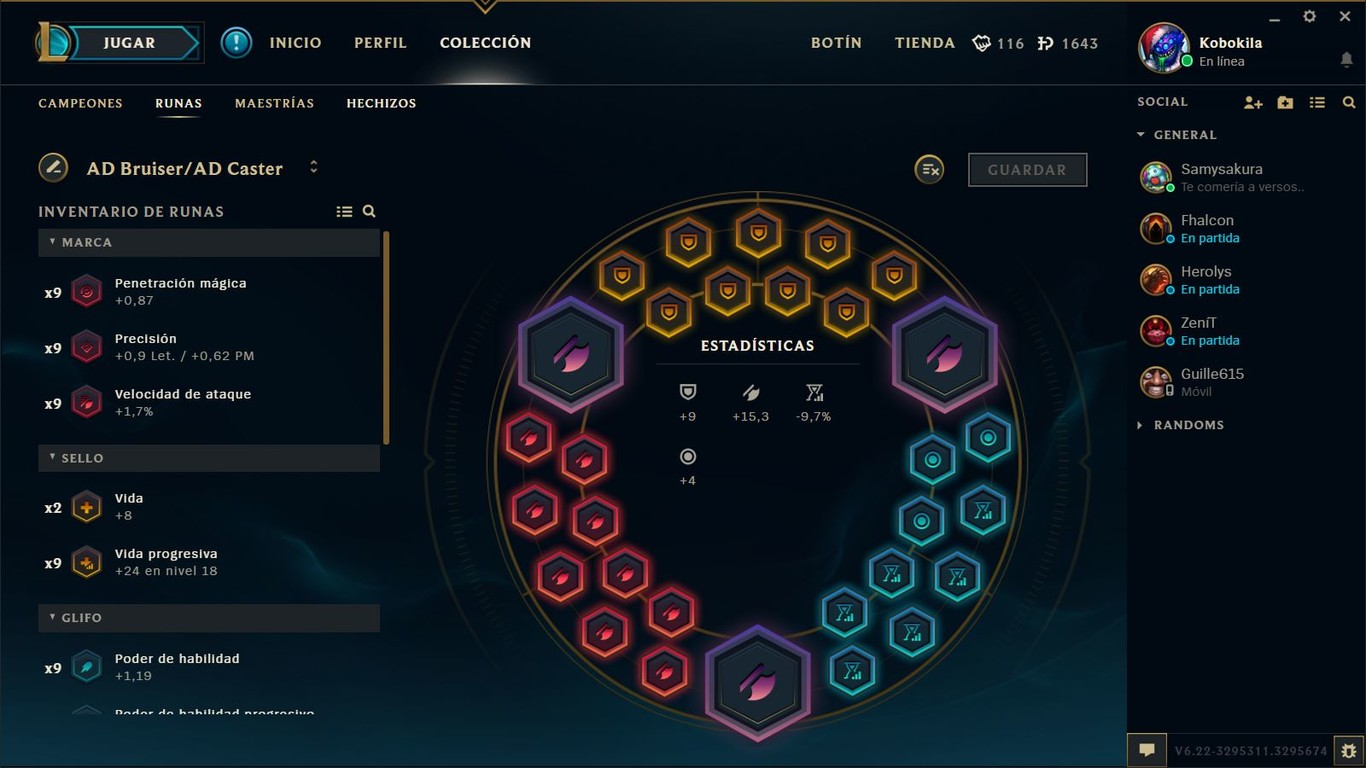Click the add friend icon in social panel
The height and width of the screenshot is (768, 1366).
1253,102
